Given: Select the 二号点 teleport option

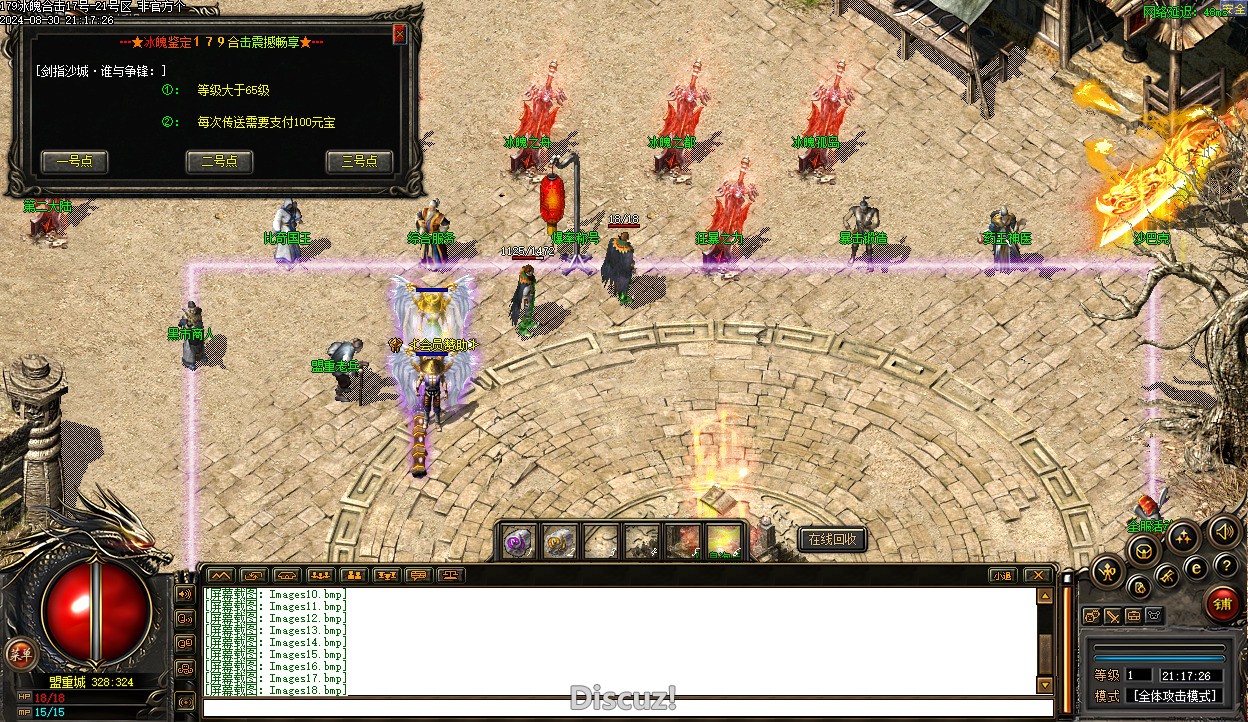Looking at the screenshot, I should [x=219, y=162].
